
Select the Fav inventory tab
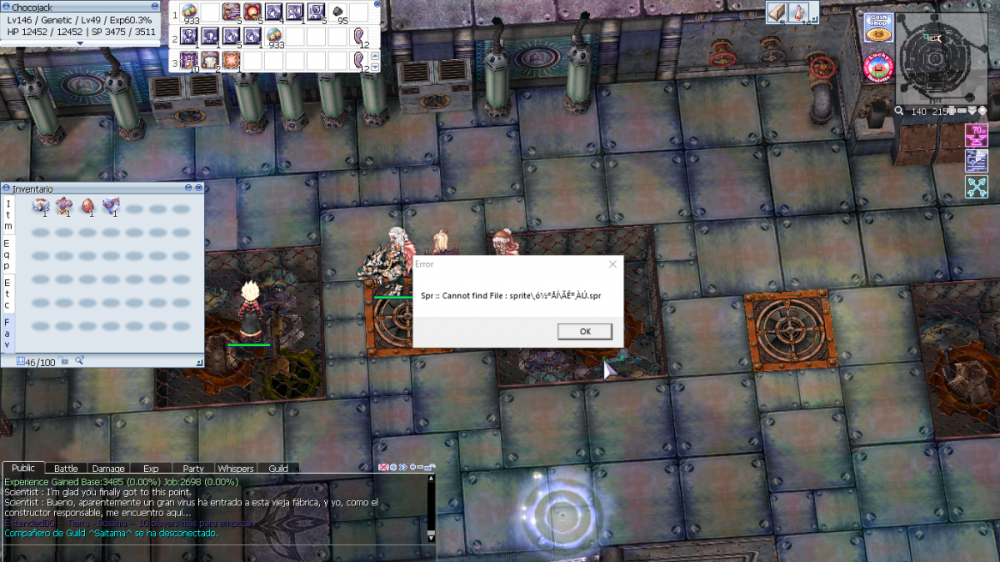coord(7,333)
